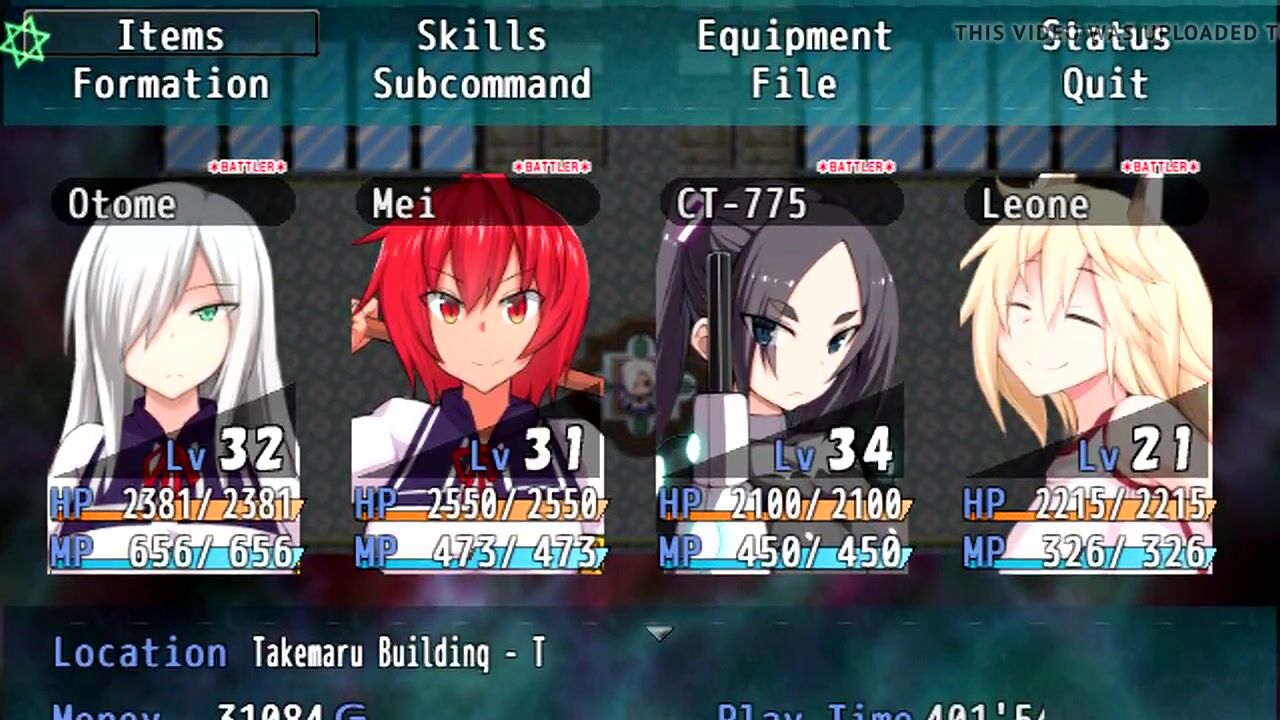The height and width of the screenshot is (720, 1280).
Task: Click the down arrow below the party
Action: [659, 633]
